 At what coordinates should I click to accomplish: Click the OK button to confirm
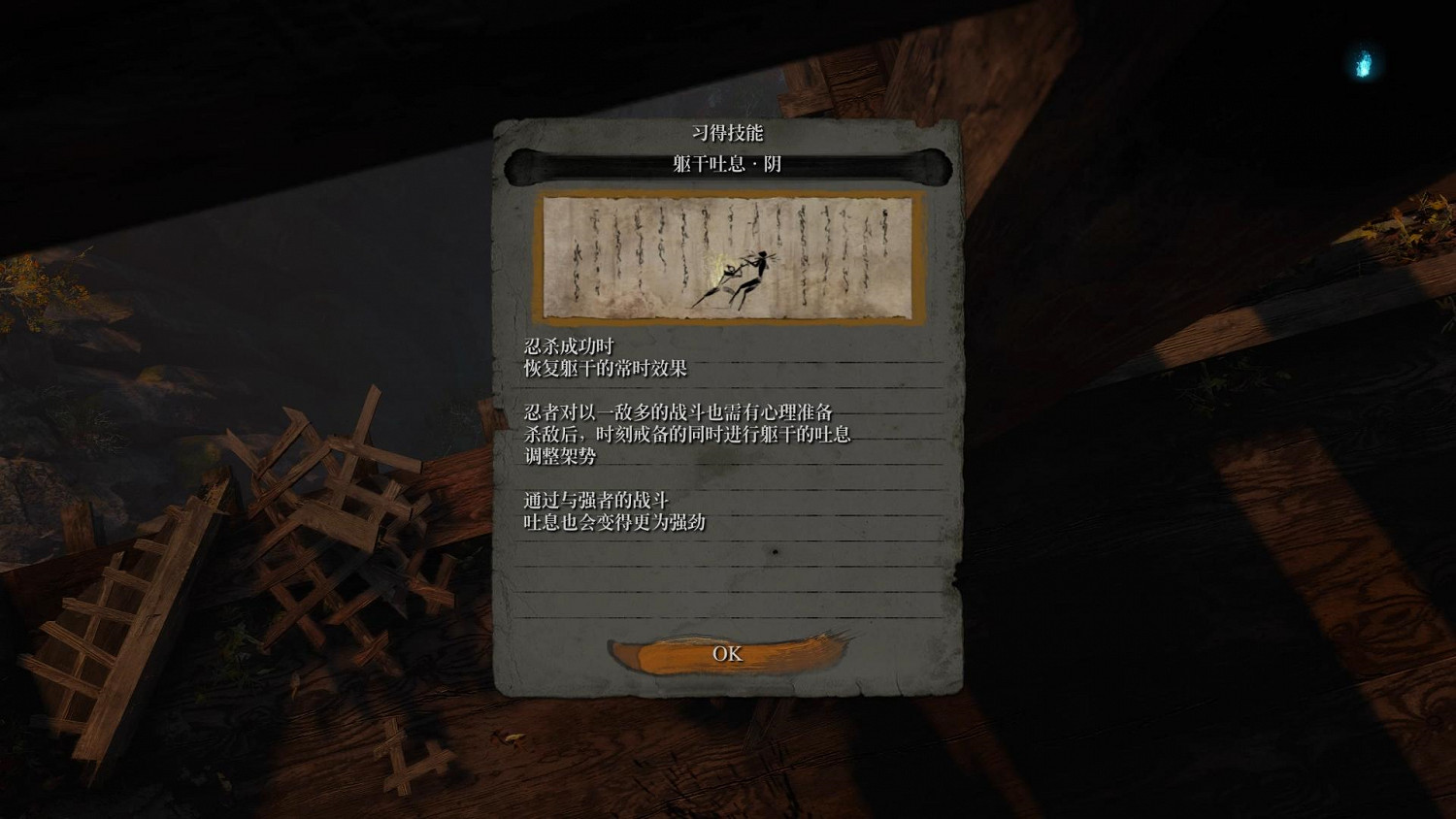pos(726,654)
